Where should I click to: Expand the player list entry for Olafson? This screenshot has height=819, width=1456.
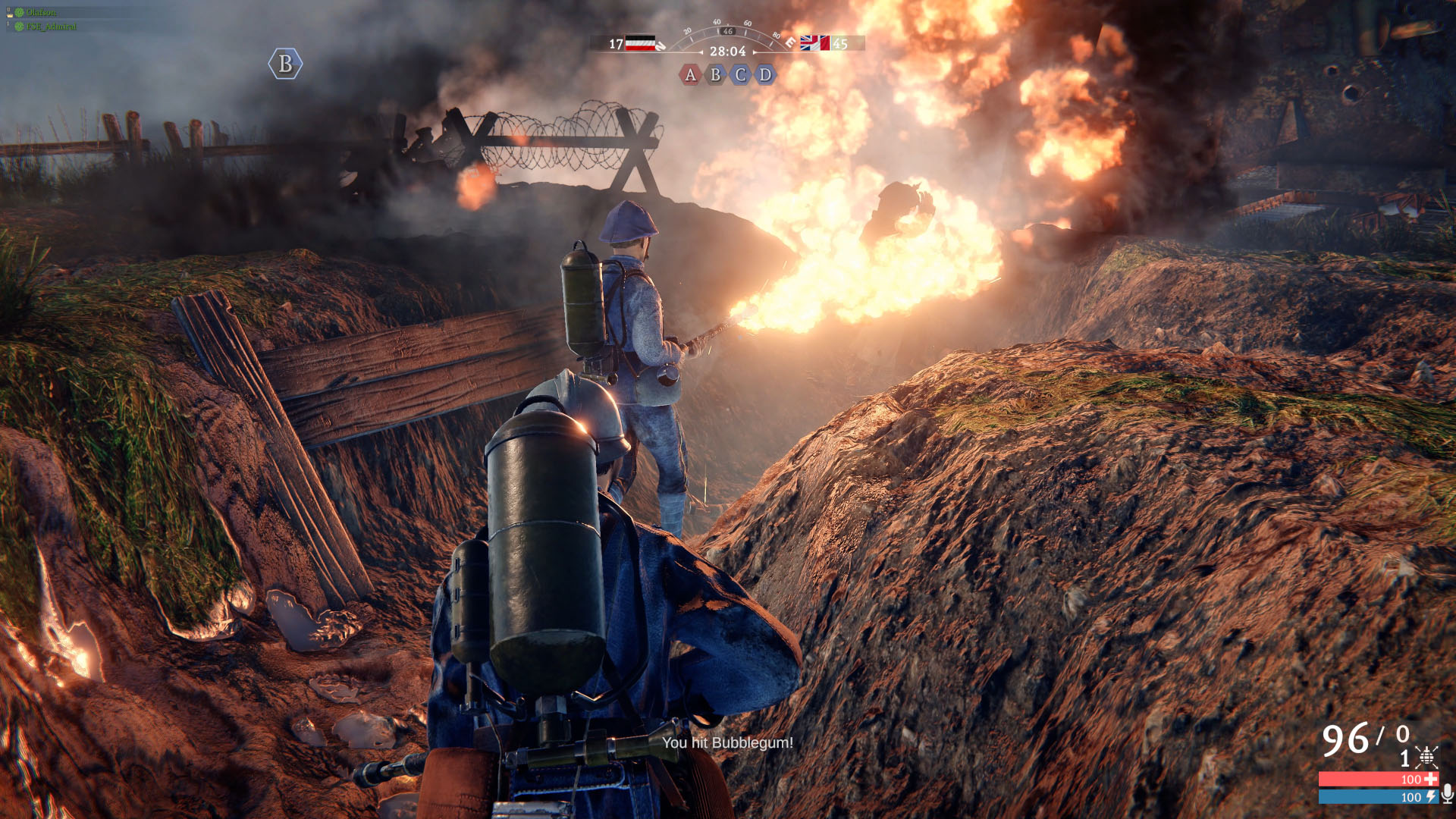[x=42, y=12]
